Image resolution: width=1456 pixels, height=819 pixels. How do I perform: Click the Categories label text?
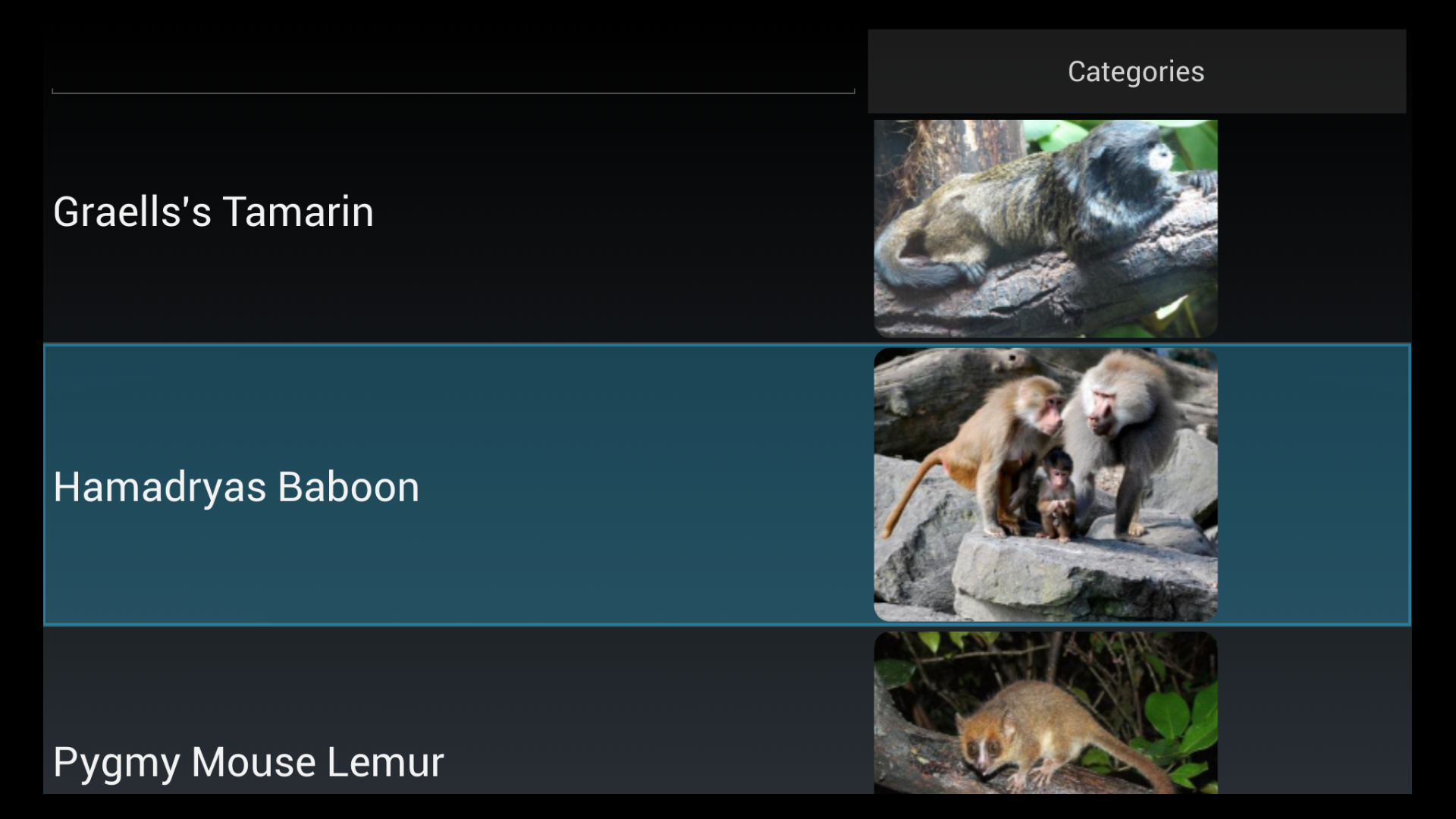(1135, 71)
